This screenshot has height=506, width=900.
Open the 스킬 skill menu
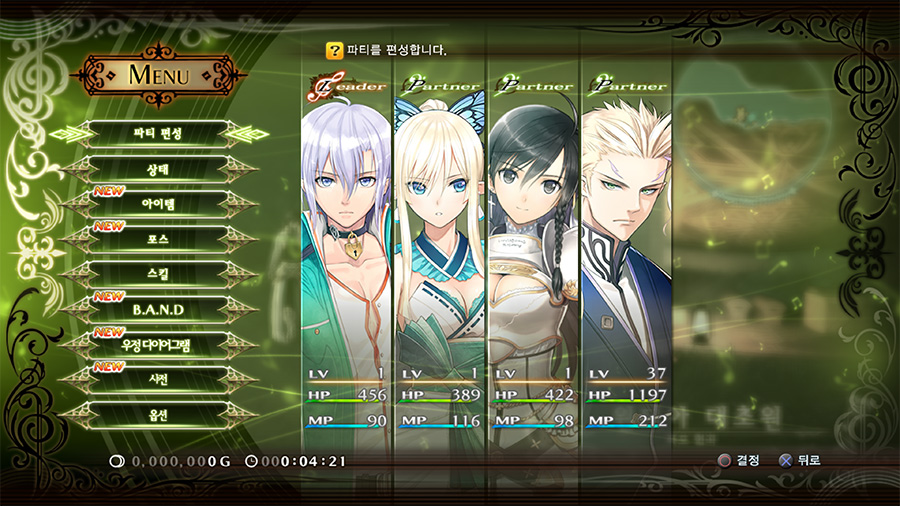(158, 274)
